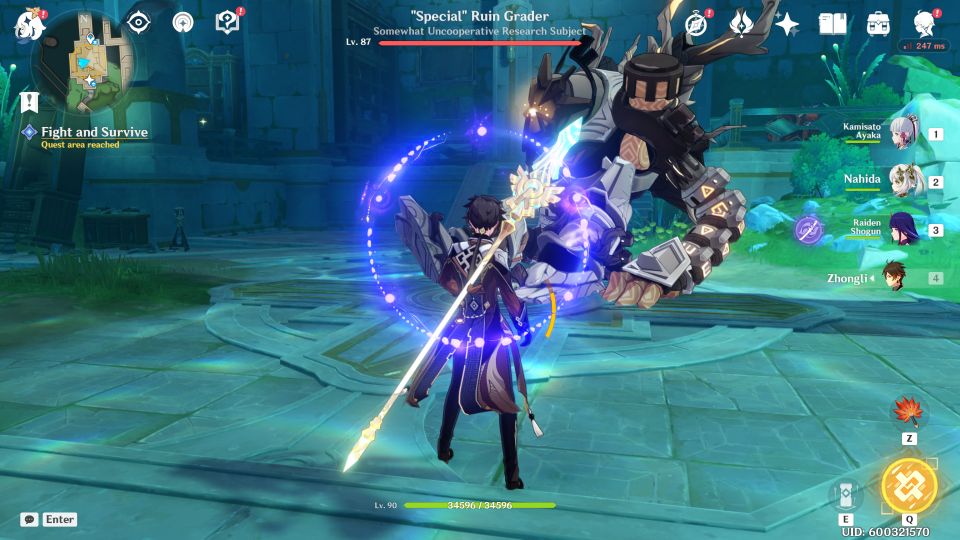Toggle the eye-shaped elemental sight icon
Viewport: 960px width, 540px height.
(x=138, y=22)
